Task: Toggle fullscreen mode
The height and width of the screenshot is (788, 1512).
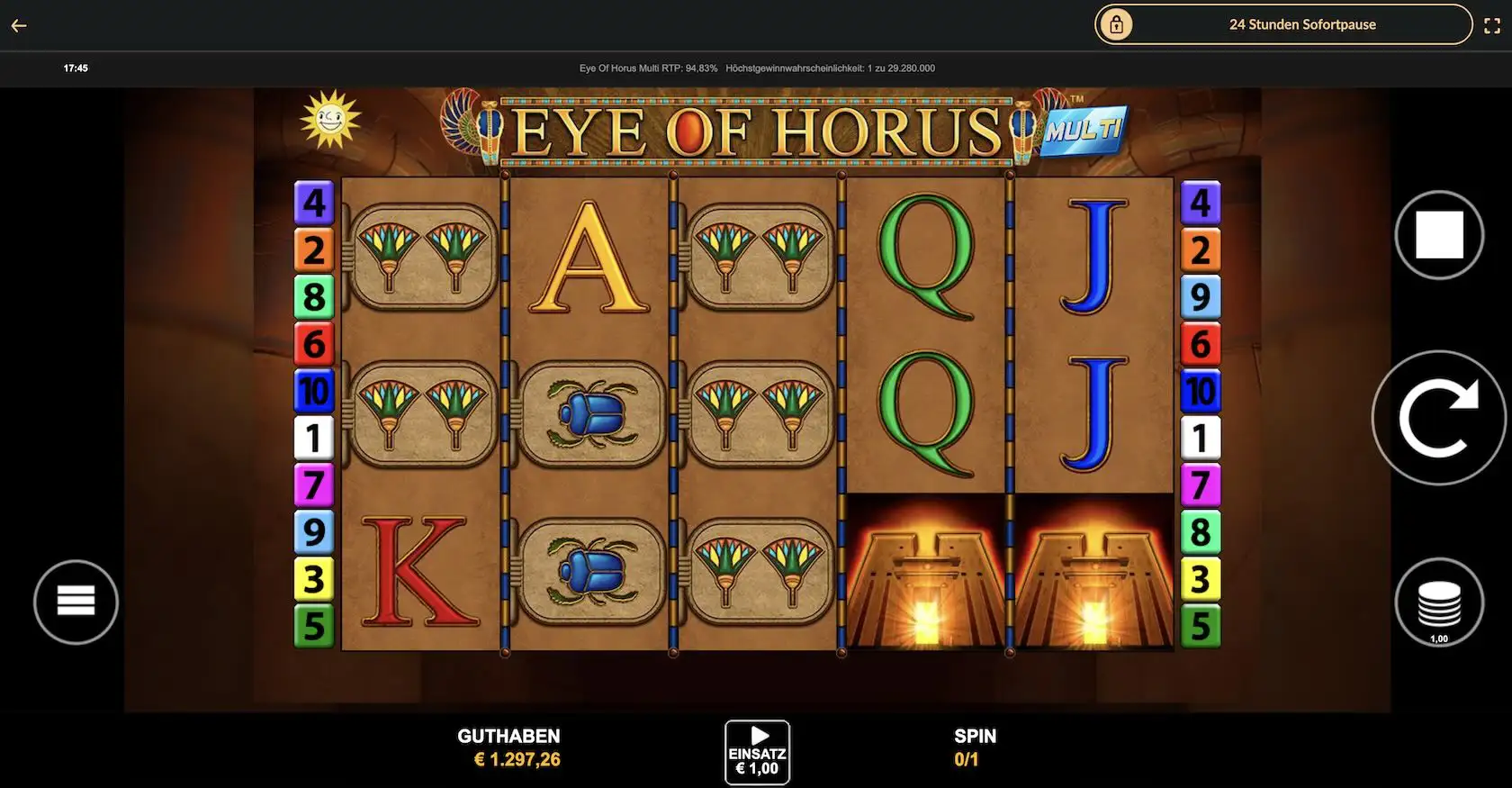Action: 1491,24
